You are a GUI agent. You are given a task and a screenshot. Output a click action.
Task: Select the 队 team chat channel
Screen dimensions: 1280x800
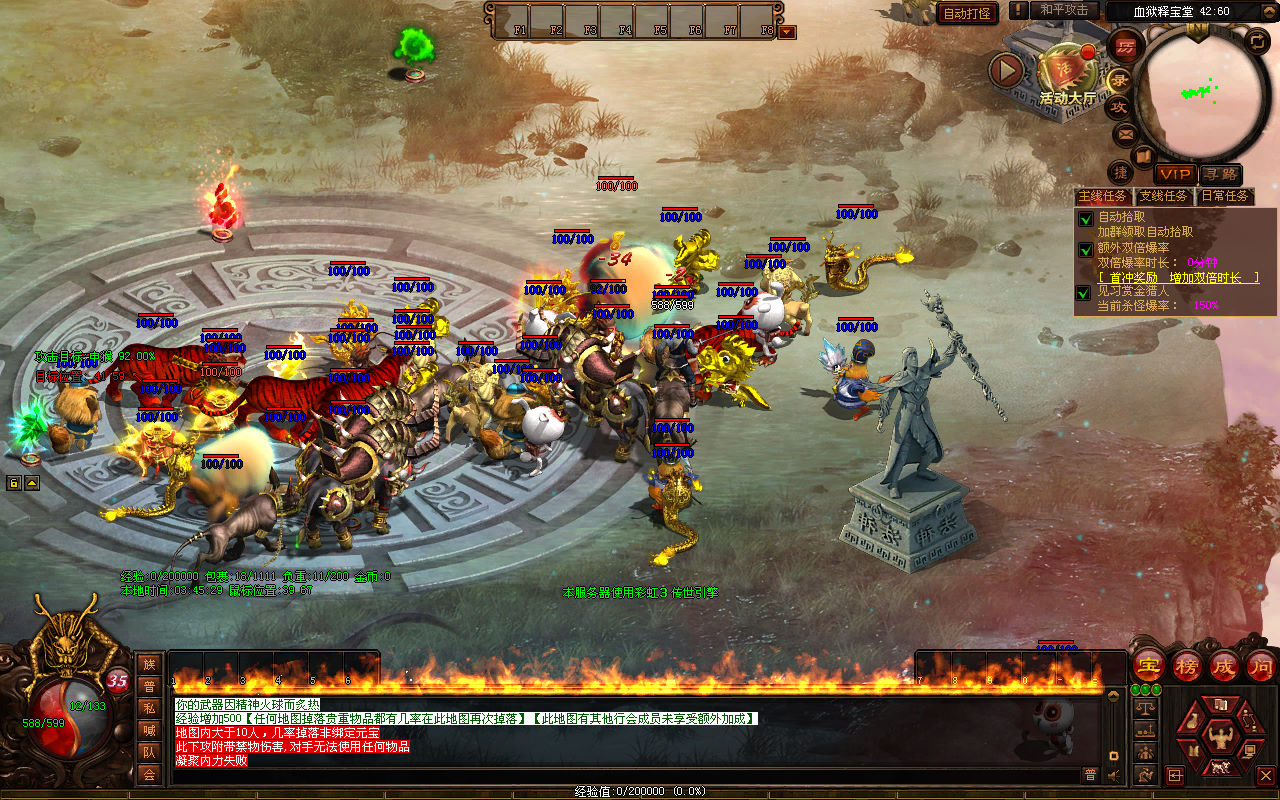pyautogui.click(x=149, y=752)
